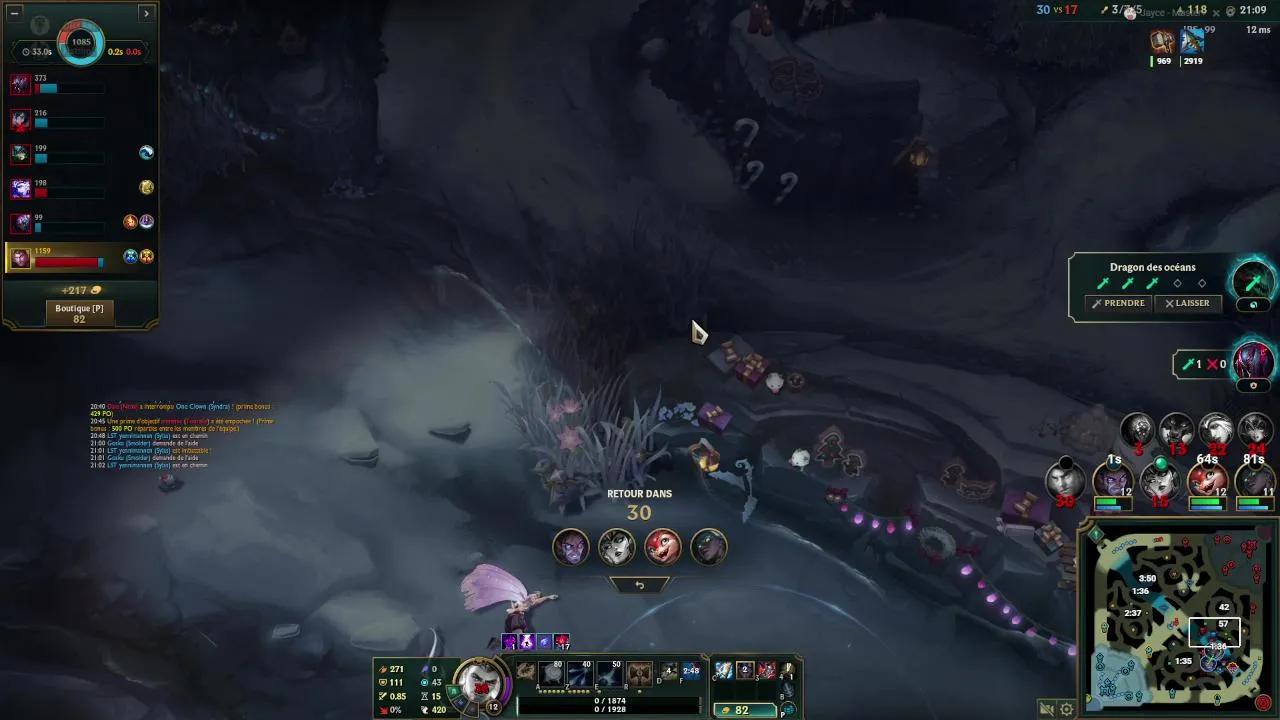Open the shop via the Boutique [P] button
Image resolution: width=1280 pixels, height=720 pixels.
pyautogui.click(x=81, y=311)
